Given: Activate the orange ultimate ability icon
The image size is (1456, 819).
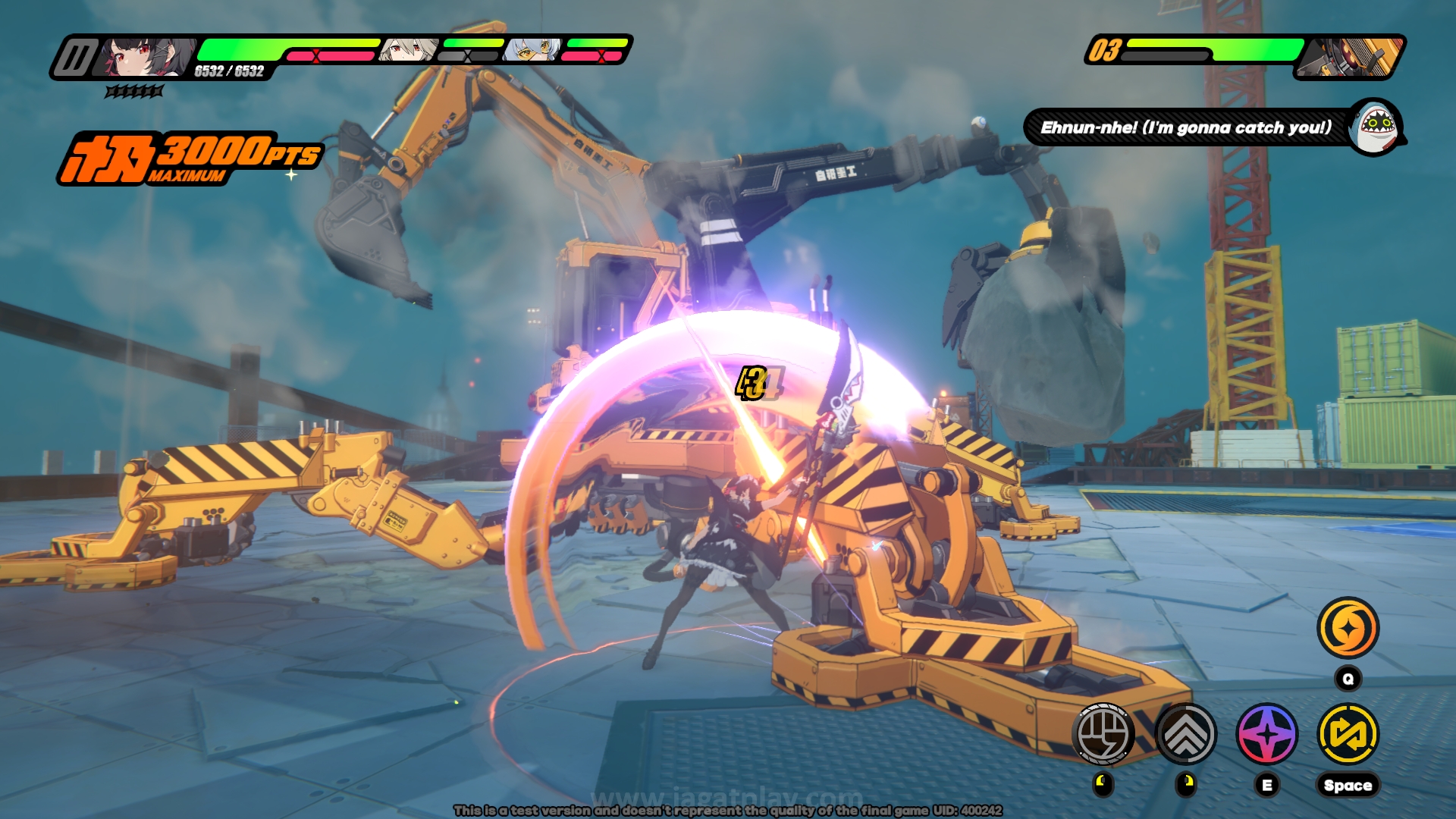Looking at the screenshot, I should pos(1348,628).
